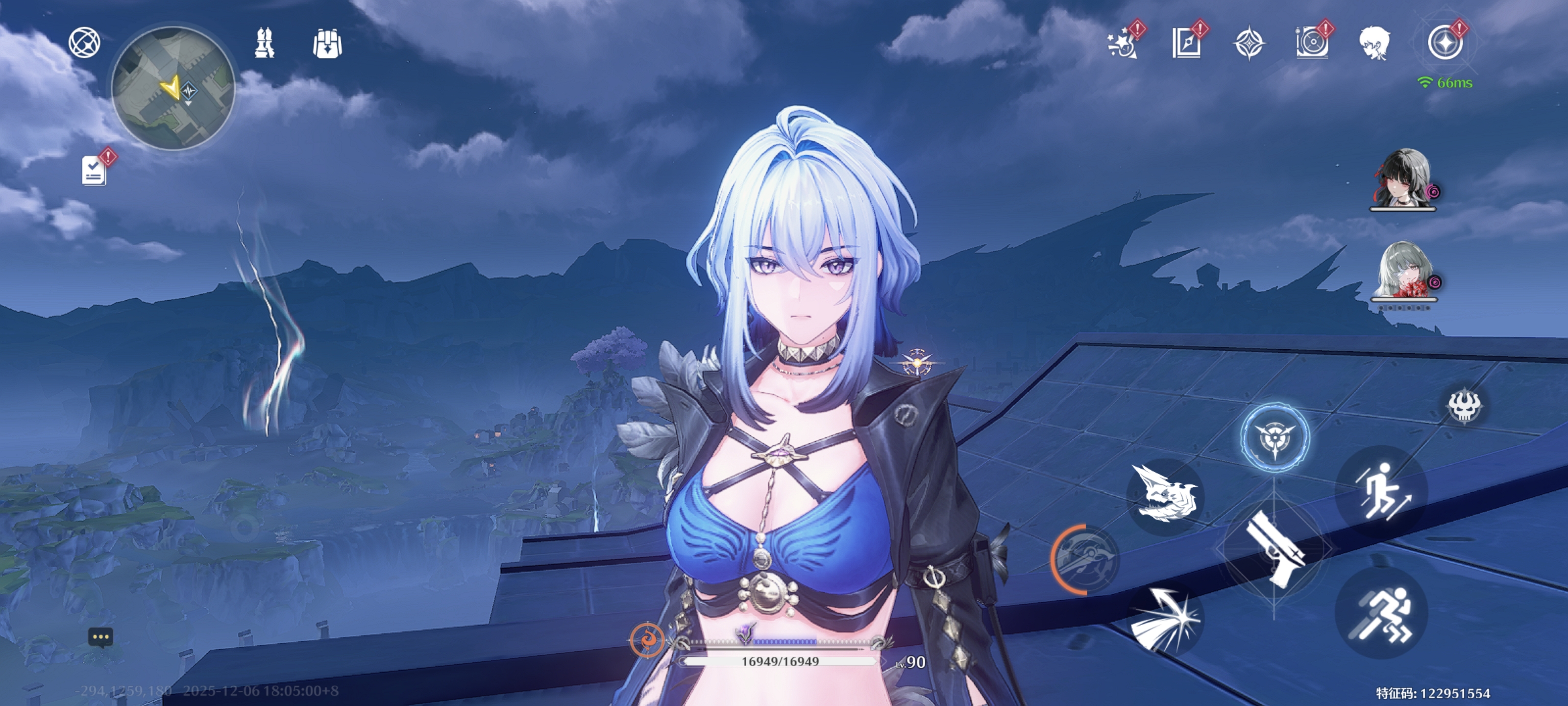Activate the glowing blue utility gadget
This screenshot has height=706, width=1568.
coord(1274,437)
